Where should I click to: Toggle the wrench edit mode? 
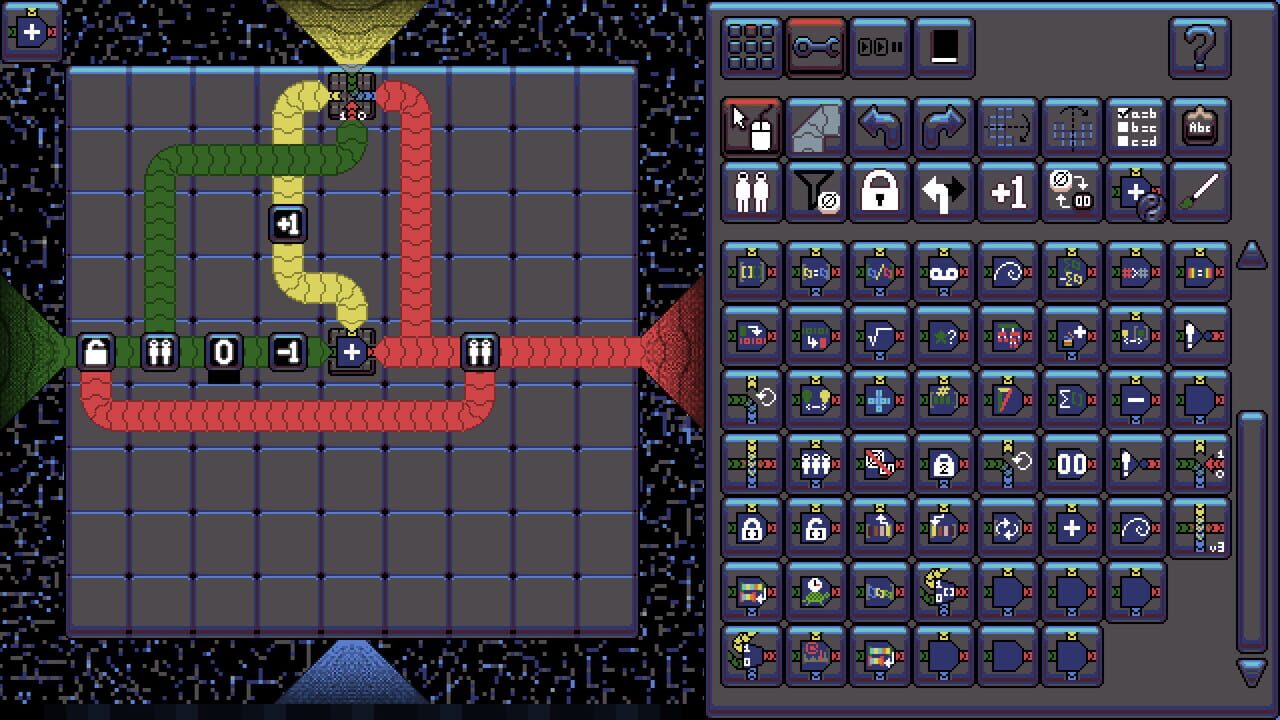(817, 46)
